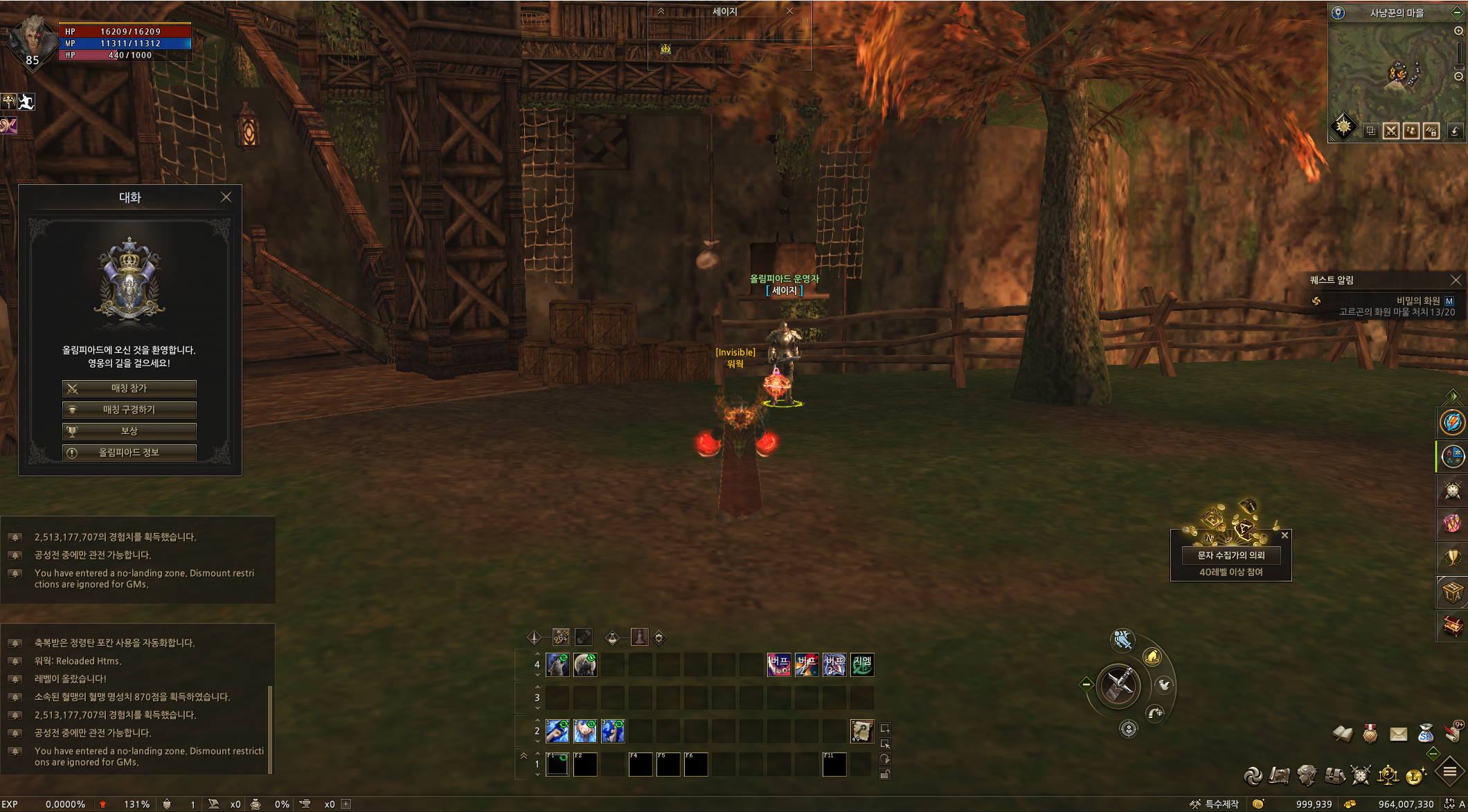This screenshot has height=812, width=1468.
Task: Activate the green 직엠 hotbar shortcut
Action: pos(862,665)
